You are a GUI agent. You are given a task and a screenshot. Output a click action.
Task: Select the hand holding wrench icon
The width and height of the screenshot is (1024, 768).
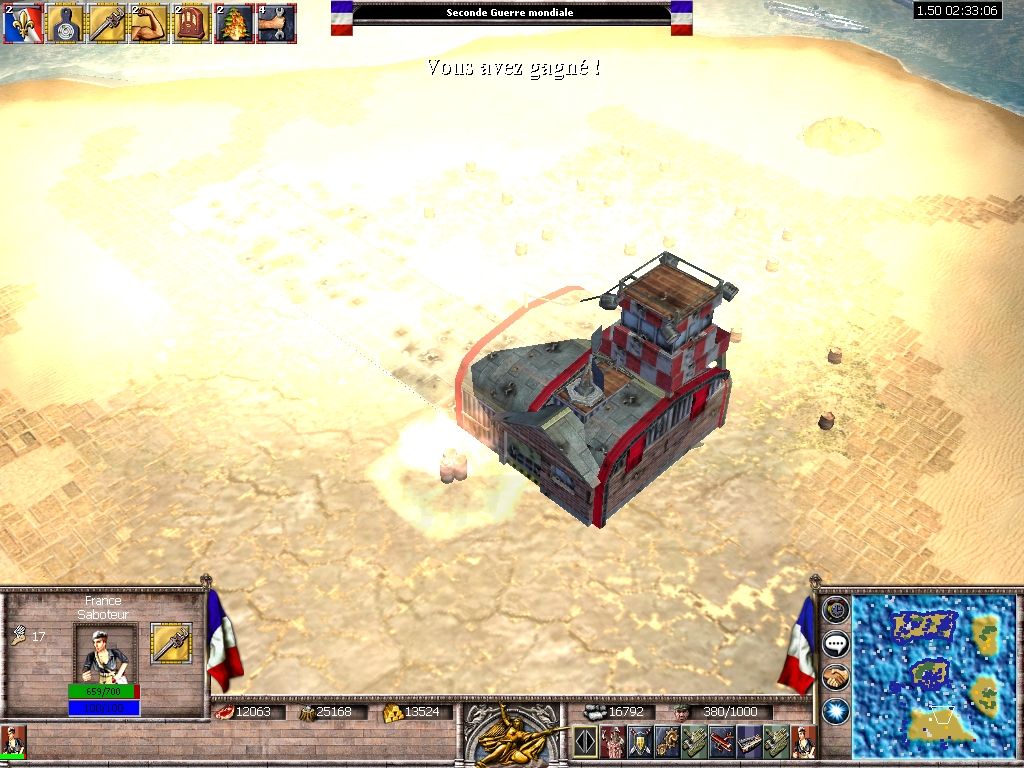(275, 23)
